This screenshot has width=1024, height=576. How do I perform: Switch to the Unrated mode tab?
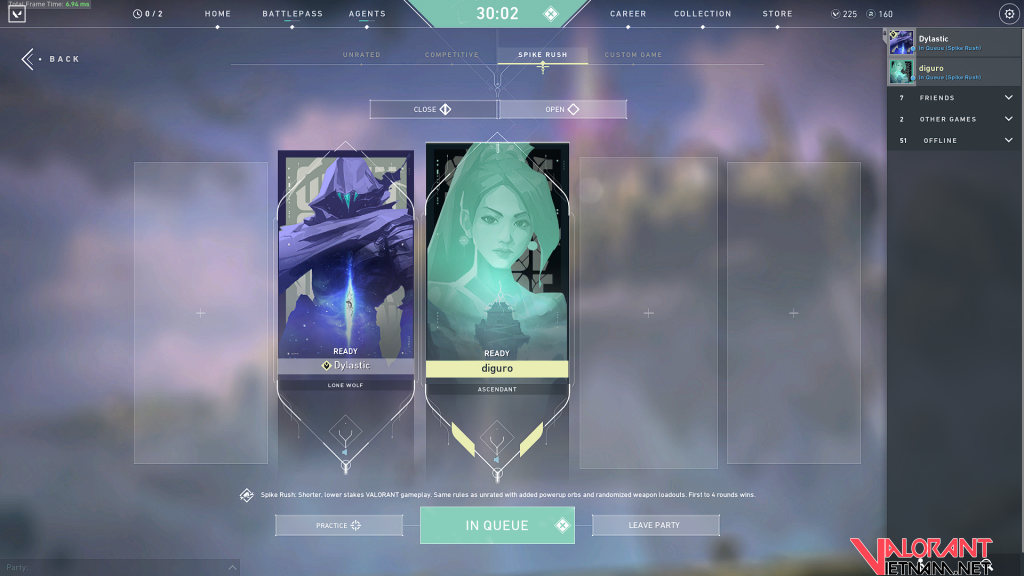[361, 55]
